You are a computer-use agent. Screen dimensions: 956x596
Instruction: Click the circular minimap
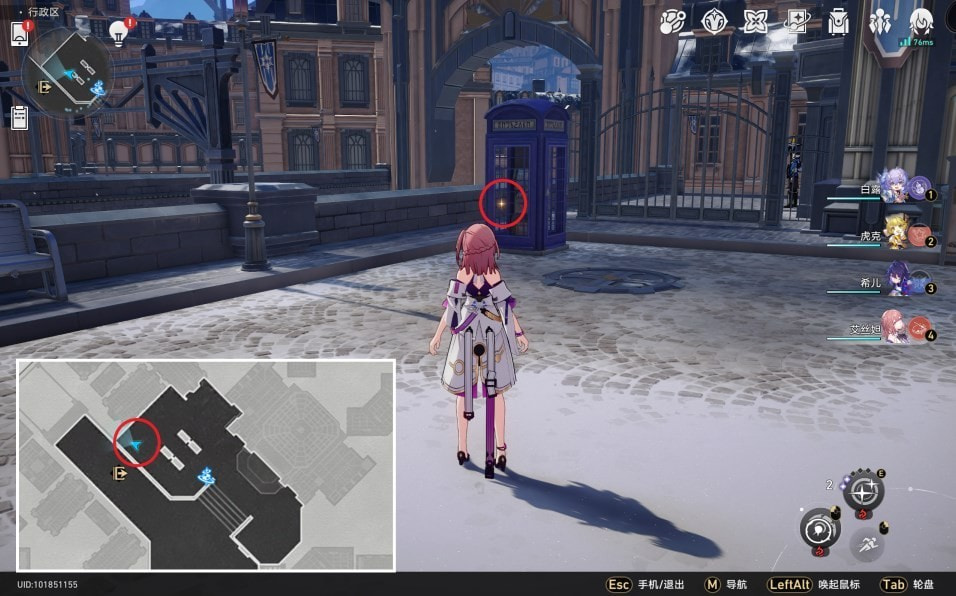pos(68,72)
